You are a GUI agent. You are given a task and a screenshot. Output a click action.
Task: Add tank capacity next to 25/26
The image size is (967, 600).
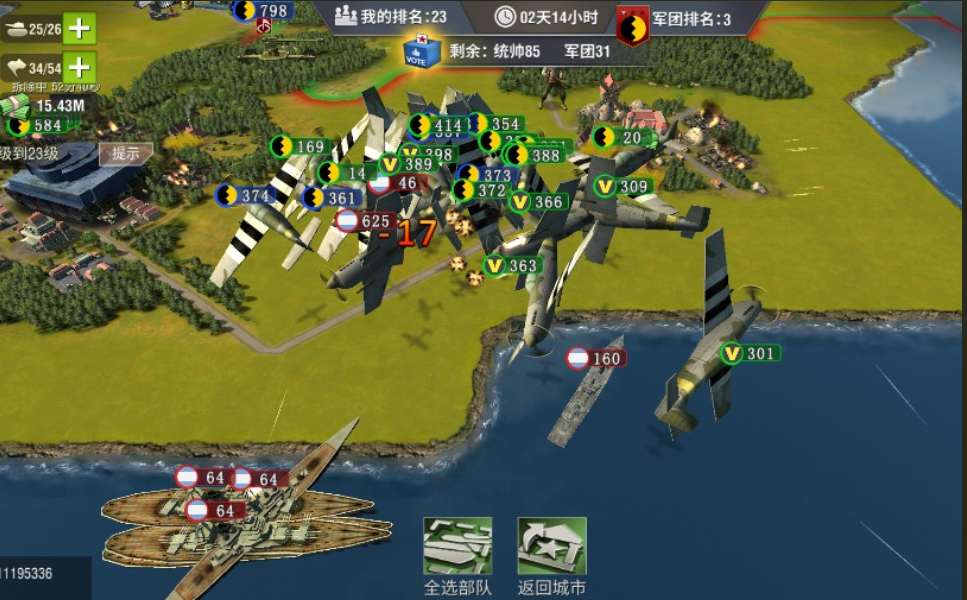click(x=79, y=28)
